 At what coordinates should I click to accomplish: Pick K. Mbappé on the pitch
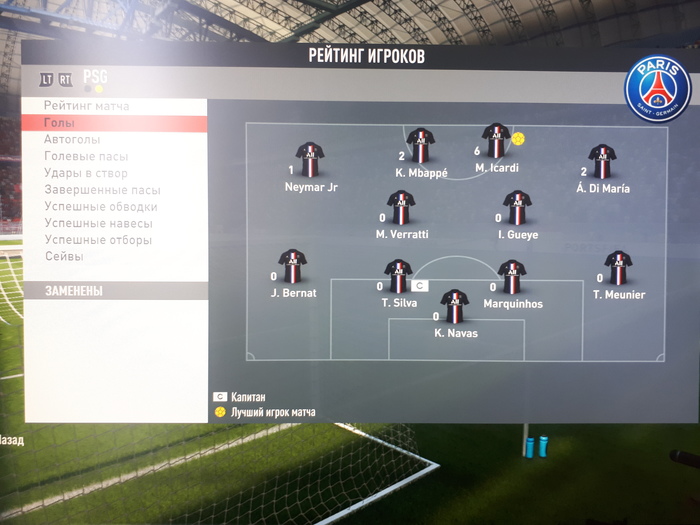pyautogui.click(x=420, y=146)
